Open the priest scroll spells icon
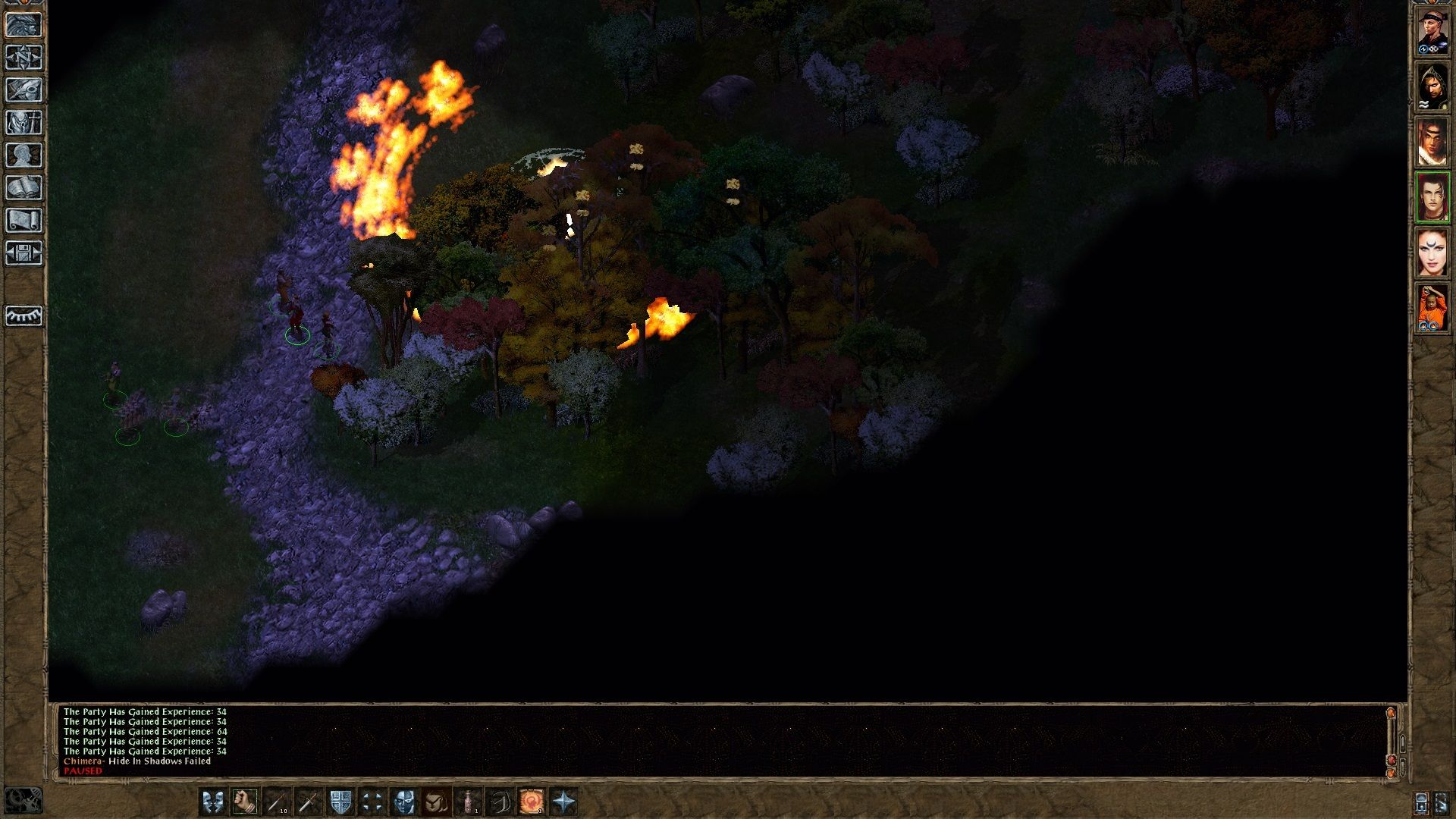Viewport: 1456px width, 819px height. (25, 218)
